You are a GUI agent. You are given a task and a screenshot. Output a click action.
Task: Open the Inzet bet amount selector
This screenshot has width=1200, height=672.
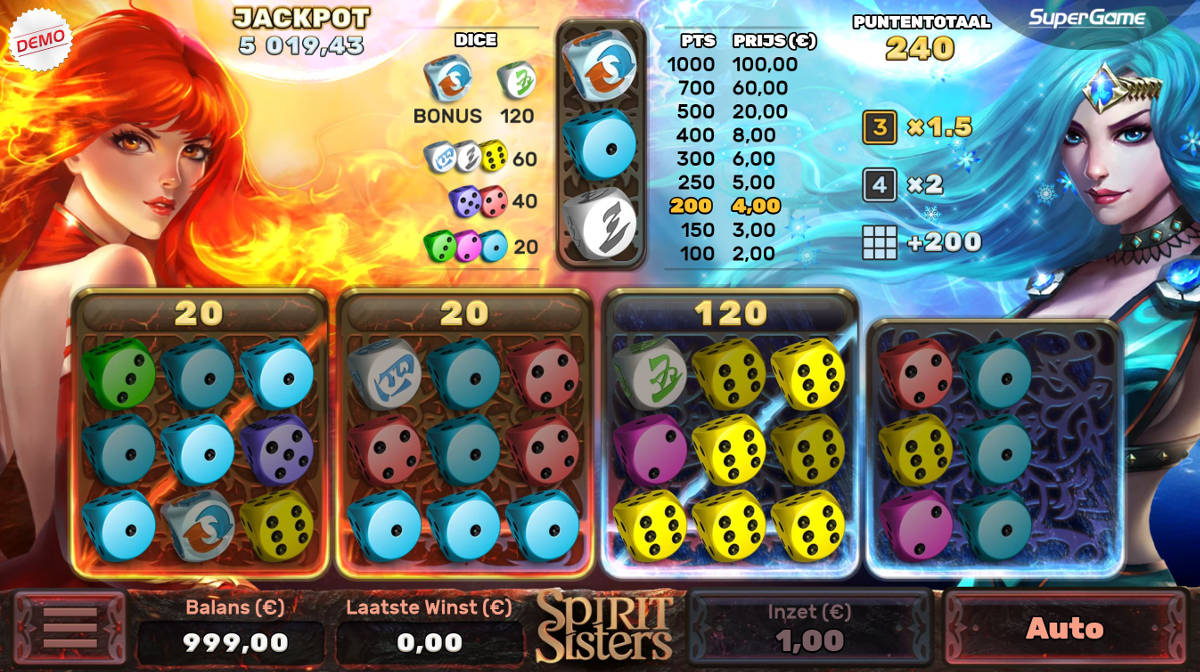point(810,629)
